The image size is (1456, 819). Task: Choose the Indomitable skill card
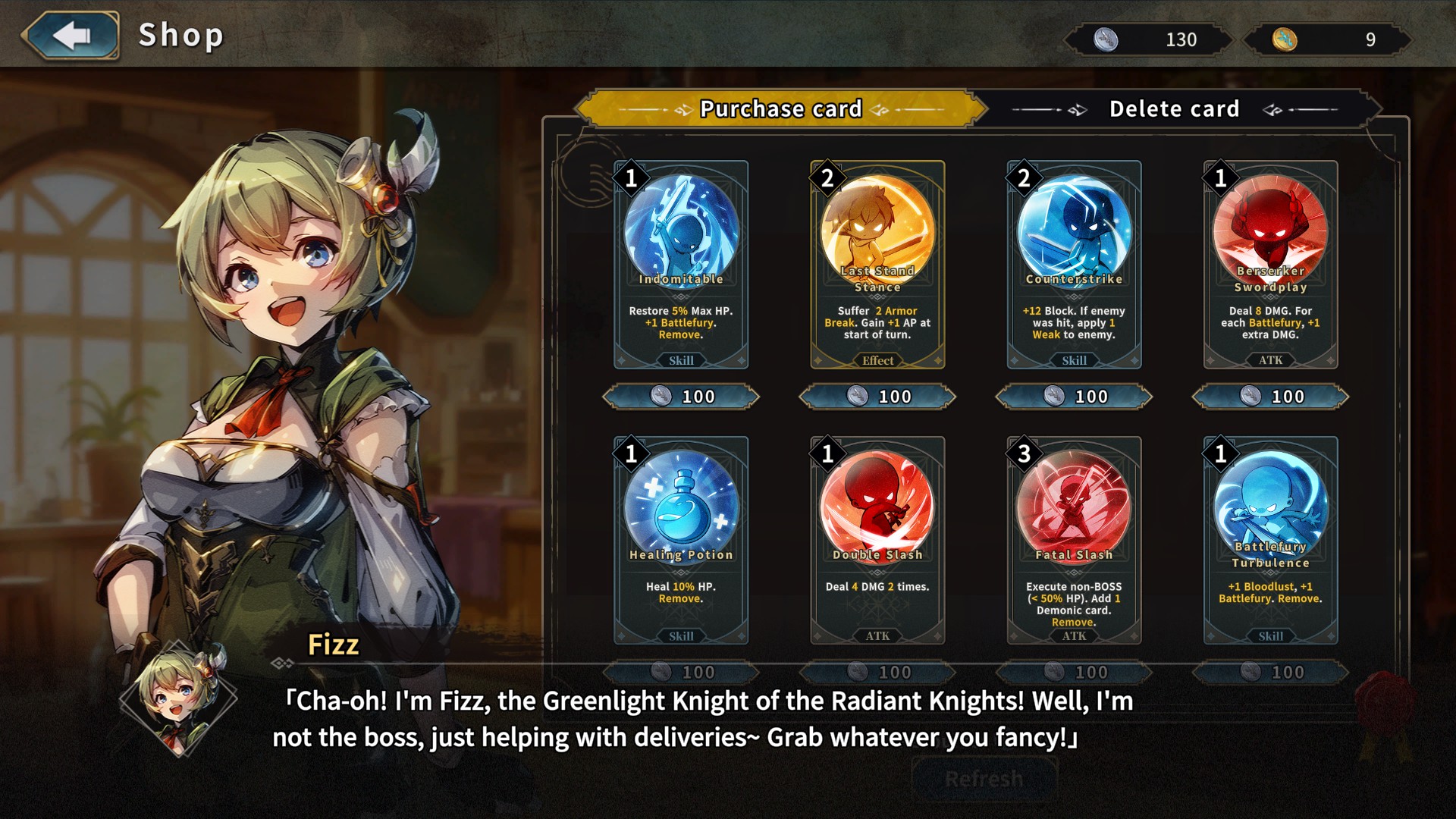pos(681,264)
